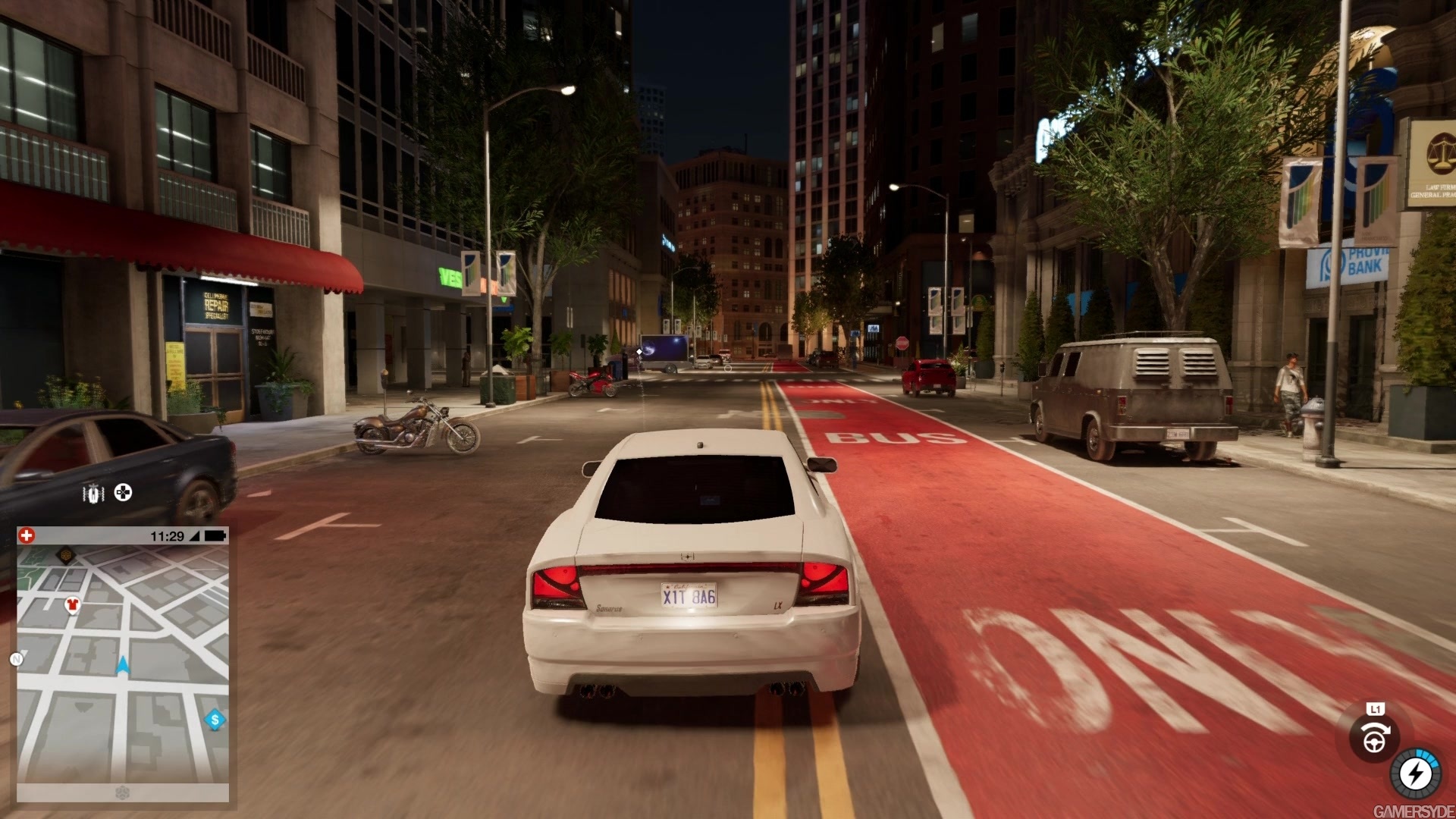Click the blue dollar sign map marker
This screenshot has width=1456, height=819.
click(215, 720)
